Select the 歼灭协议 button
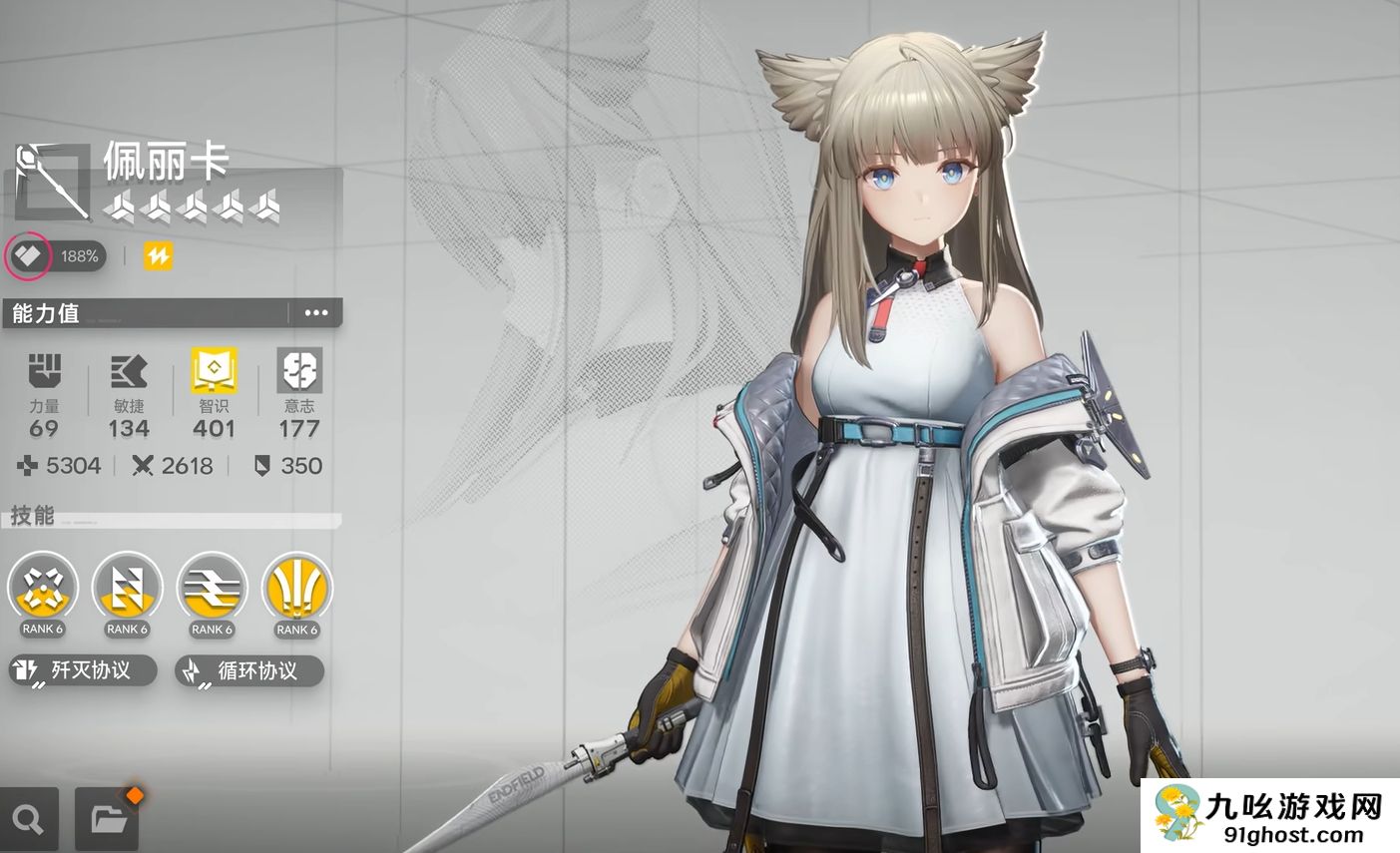 tap(83, 670)
